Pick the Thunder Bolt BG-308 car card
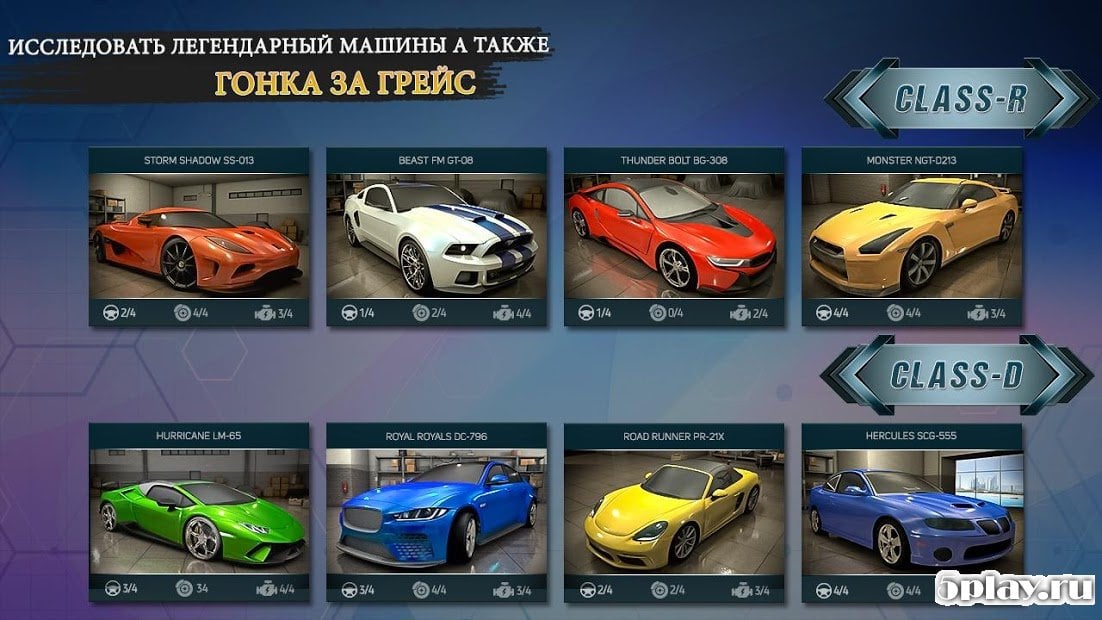 (674, 236)
